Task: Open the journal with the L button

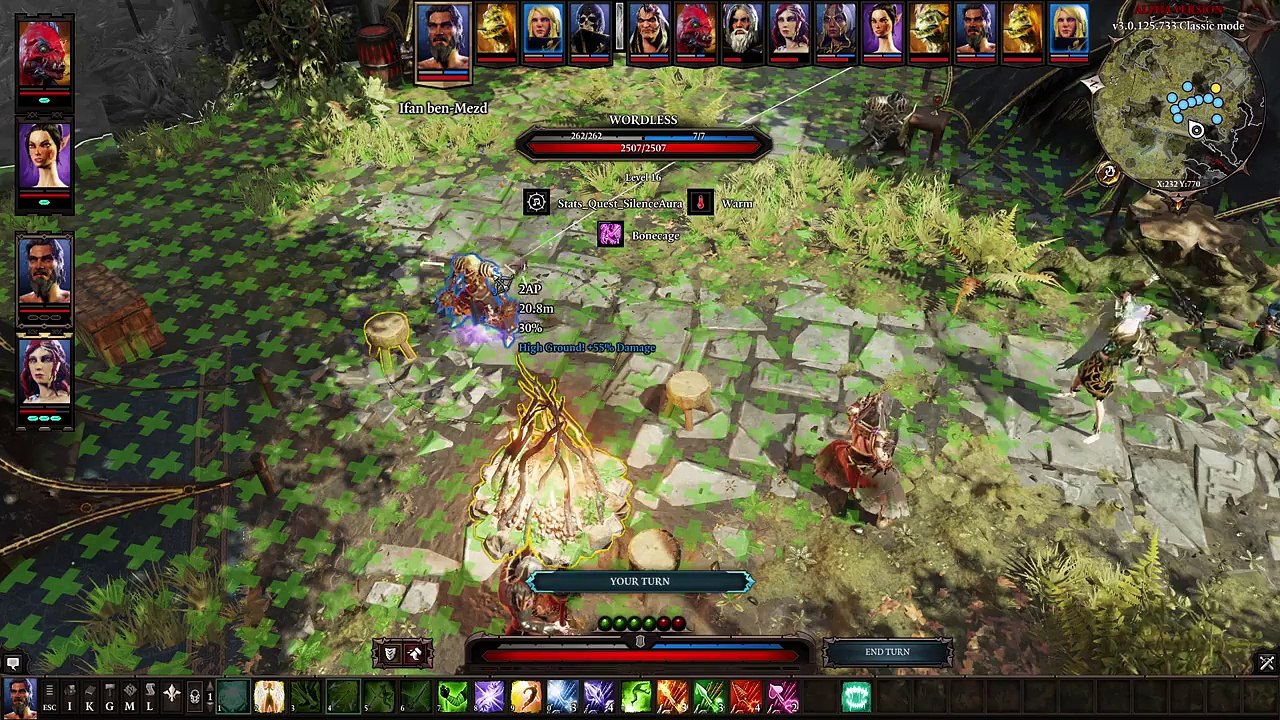Action: pos(149,698)
